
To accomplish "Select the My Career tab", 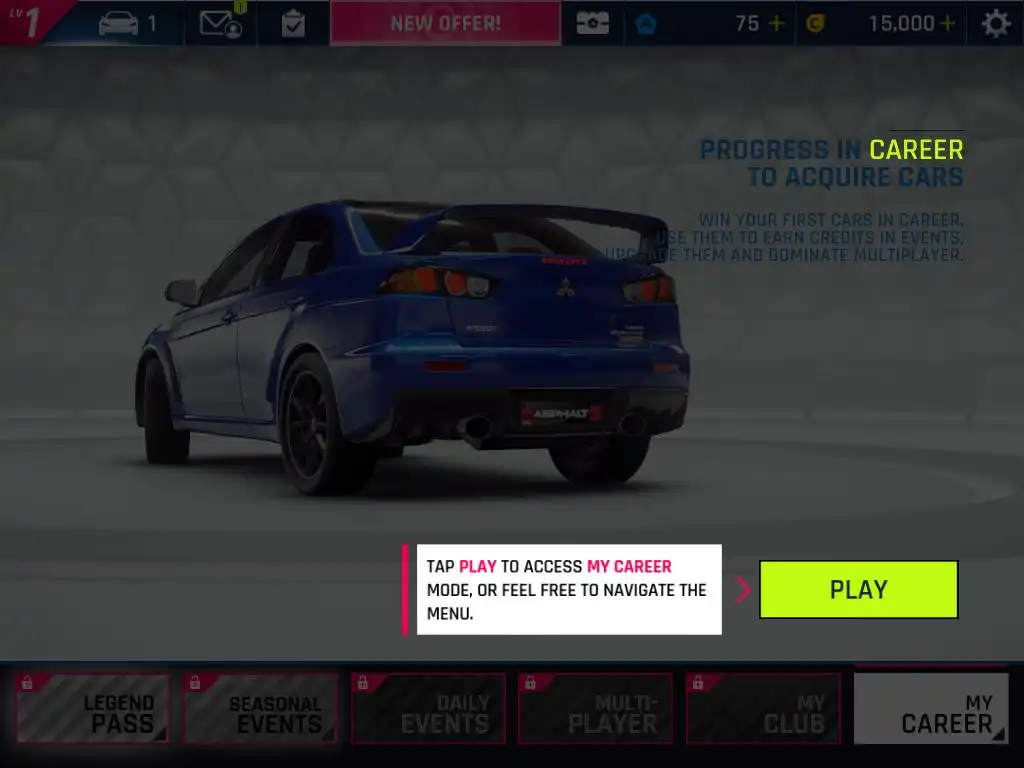I will click(x=931, y=709).
